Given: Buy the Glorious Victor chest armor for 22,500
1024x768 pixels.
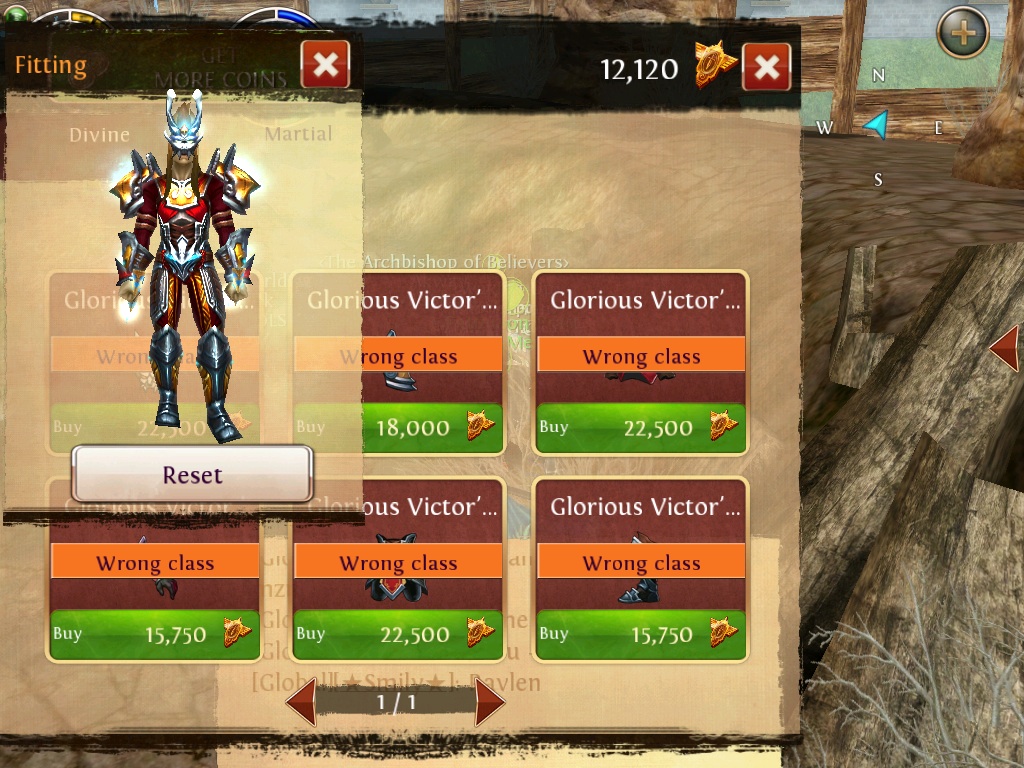Looking at the screenshot, I should pyautogui.click(x=398, y=635).
